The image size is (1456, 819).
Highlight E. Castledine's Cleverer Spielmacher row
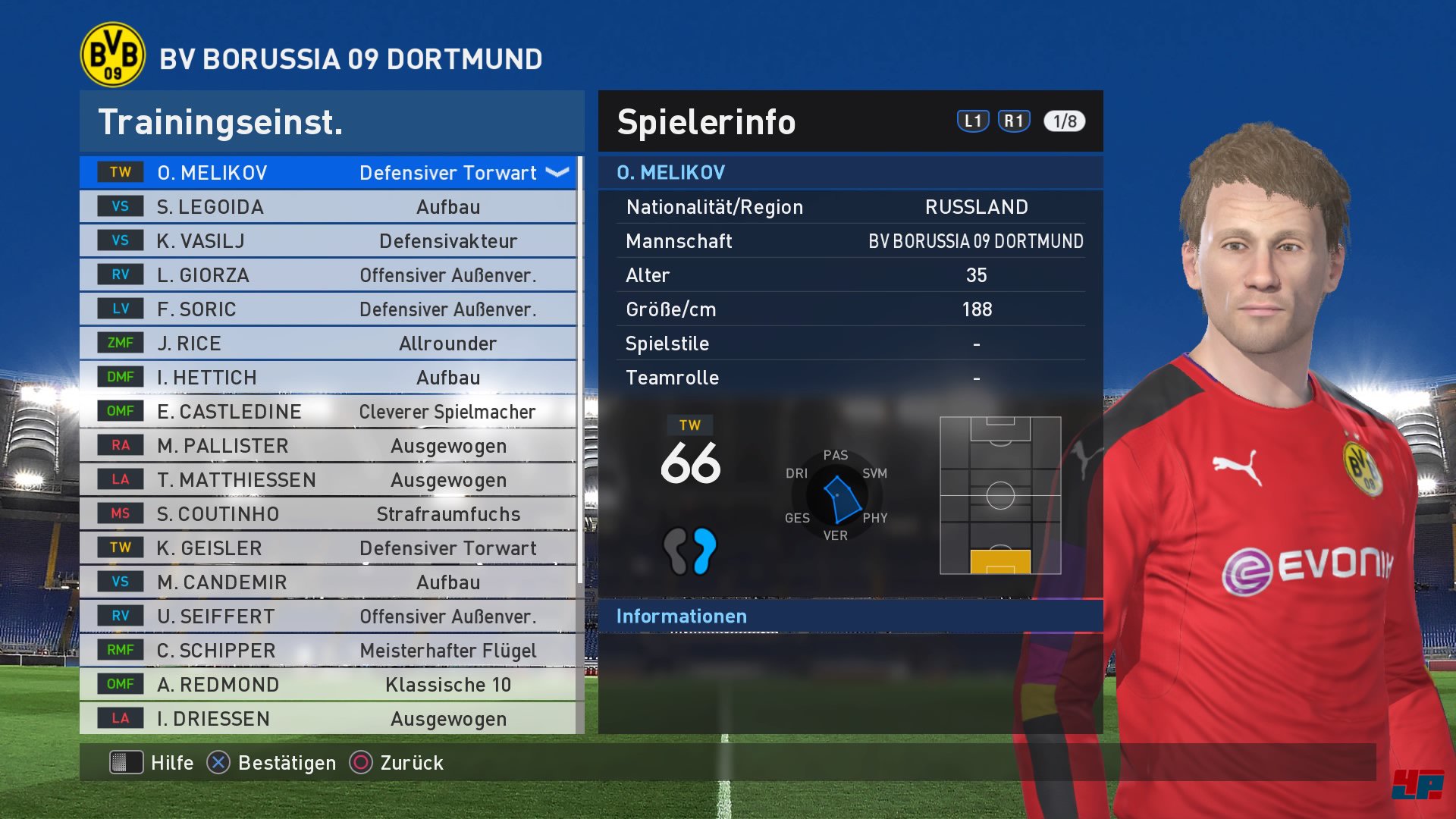326,412
